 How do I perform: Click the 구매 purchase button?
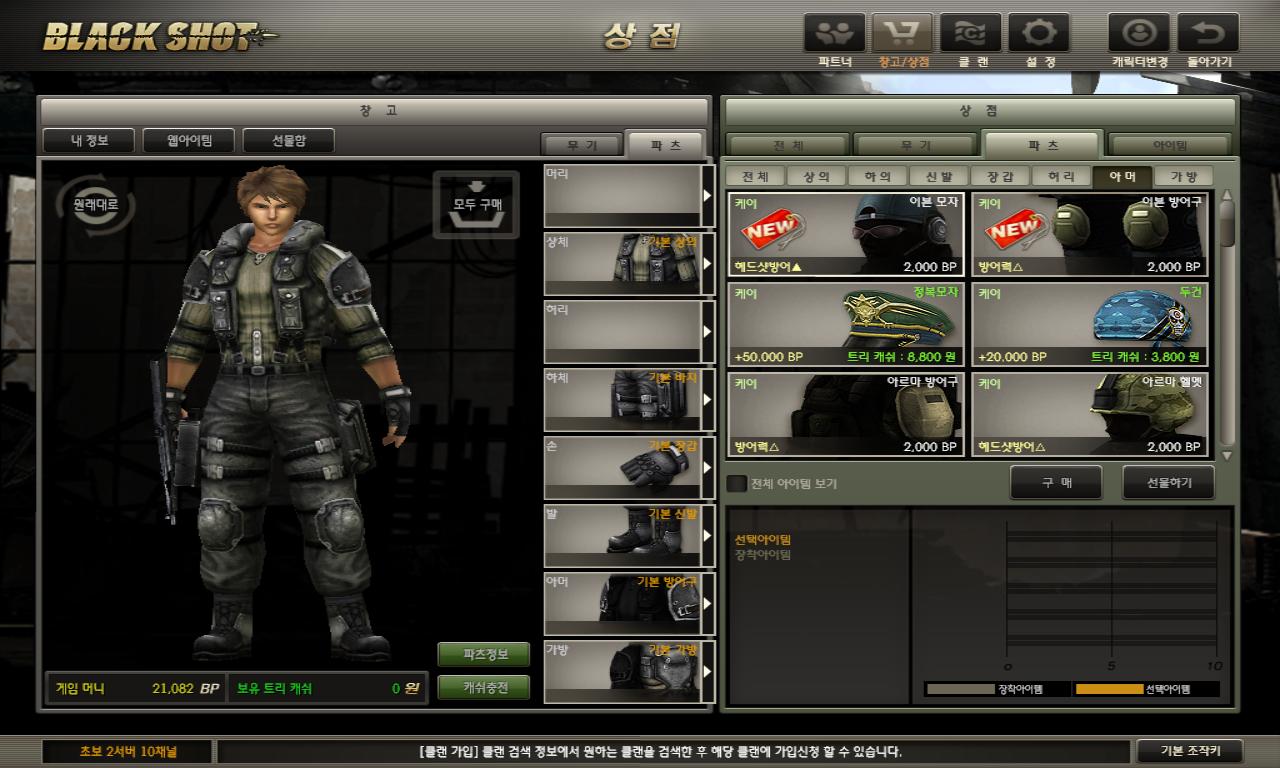pyautogui.click(x=1056, y=483)
